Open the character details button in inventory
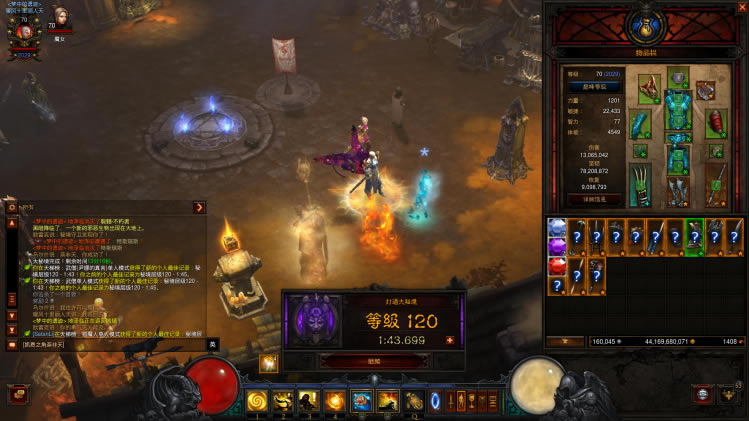 point(594,200)
